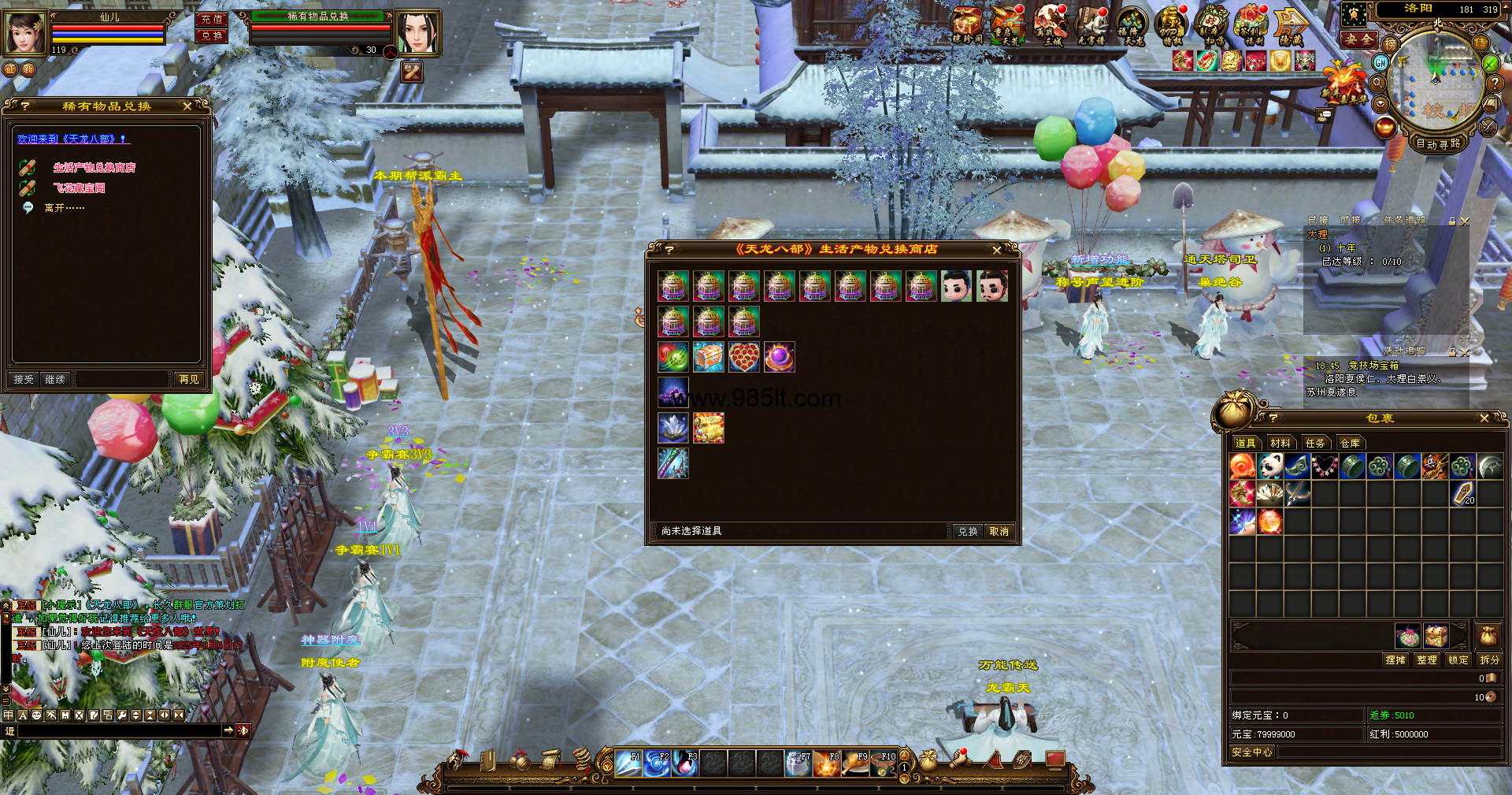Close the 稀有物品兑换 NPC dialog
Image resolution: width=1512 pixels, height=795 pixels.
(x=187, y=106)
